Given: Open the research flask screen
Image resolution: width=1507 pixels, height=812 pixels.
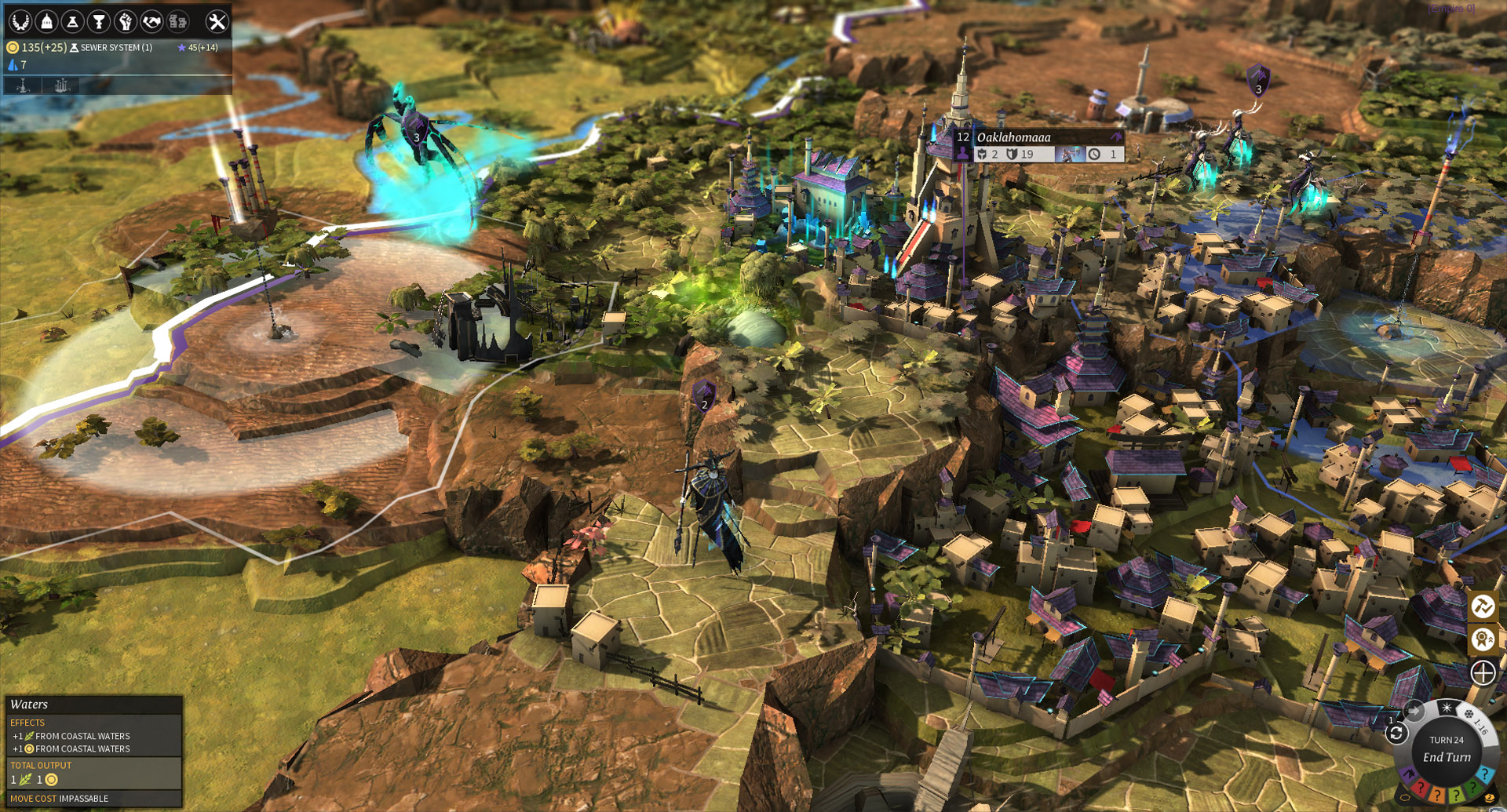Looking at the screenshot, I should pyautogui.click(x=72, y=21).
